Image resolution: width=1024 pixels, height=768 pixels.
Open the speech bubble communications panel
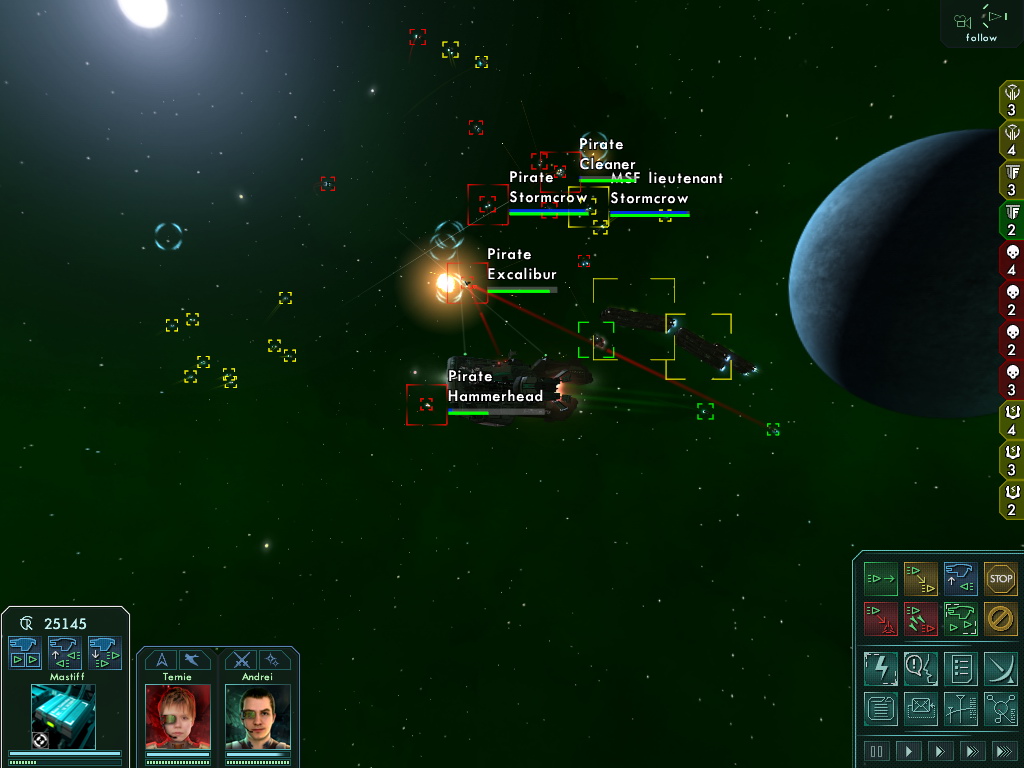(x=920, y=667)
